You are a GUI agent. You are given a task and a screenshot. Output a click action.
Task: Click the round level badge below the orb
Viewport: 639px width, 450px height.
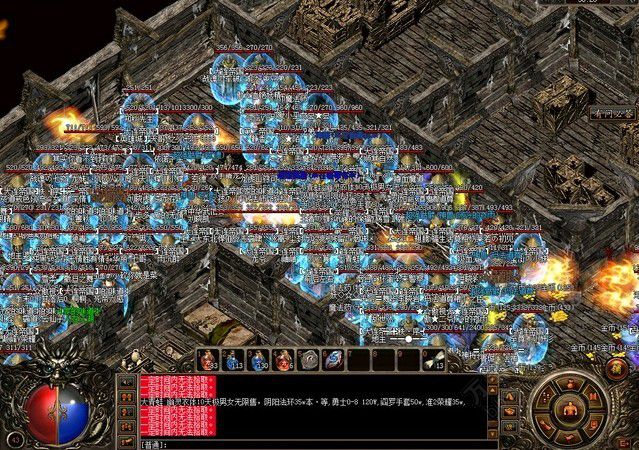click(x=14, y=439)
